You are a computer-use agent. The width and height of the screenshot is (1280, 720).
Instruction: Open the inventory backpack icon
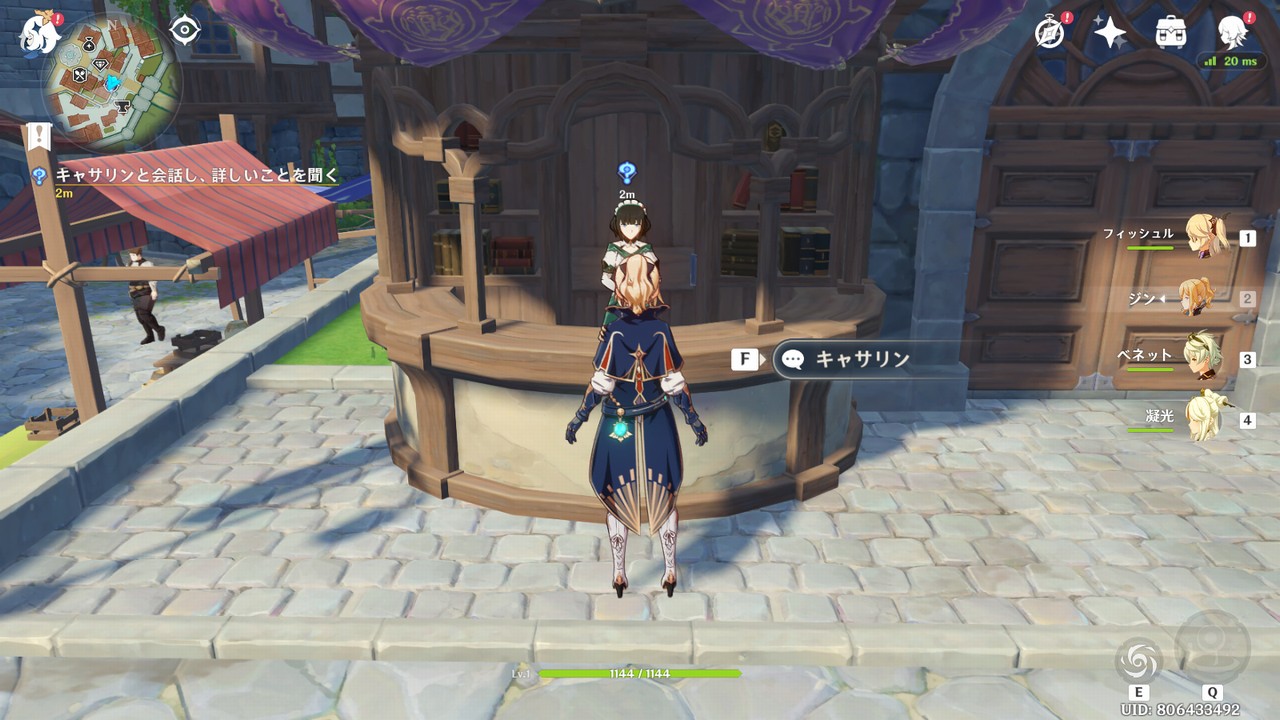point(1170,33)
